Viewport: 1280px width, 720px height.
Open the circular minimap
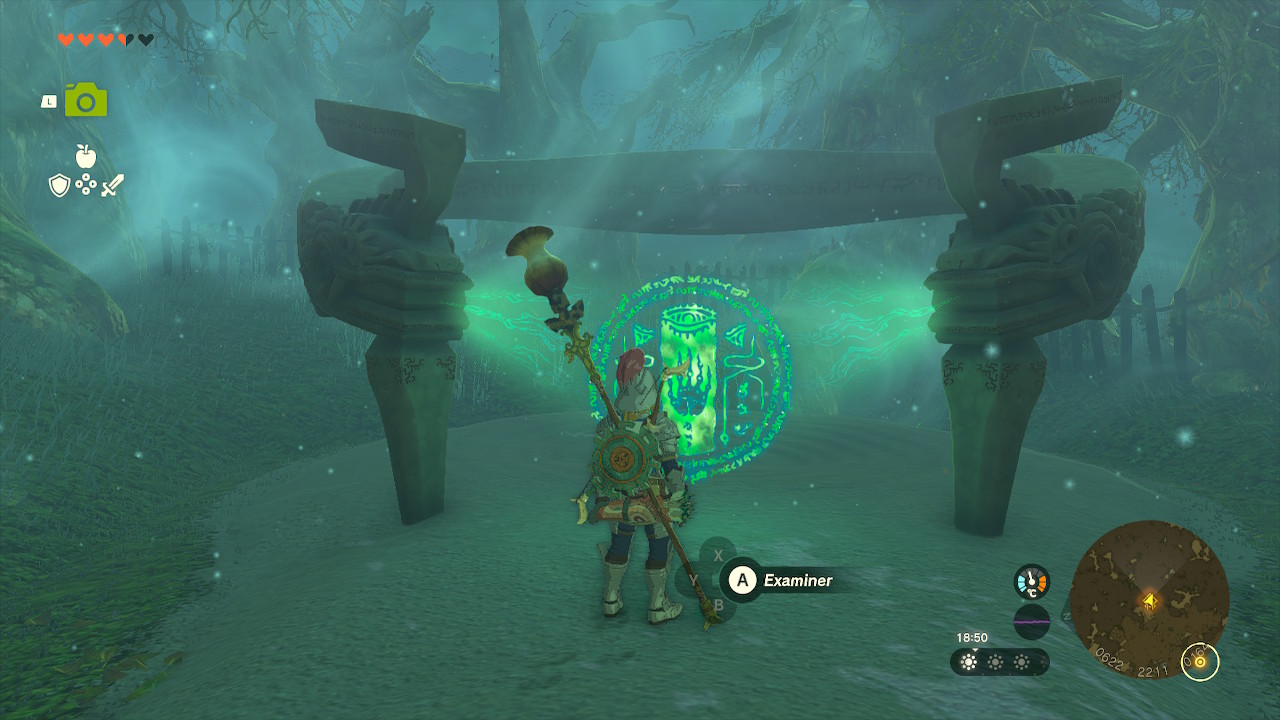(x=1149, y=600)
